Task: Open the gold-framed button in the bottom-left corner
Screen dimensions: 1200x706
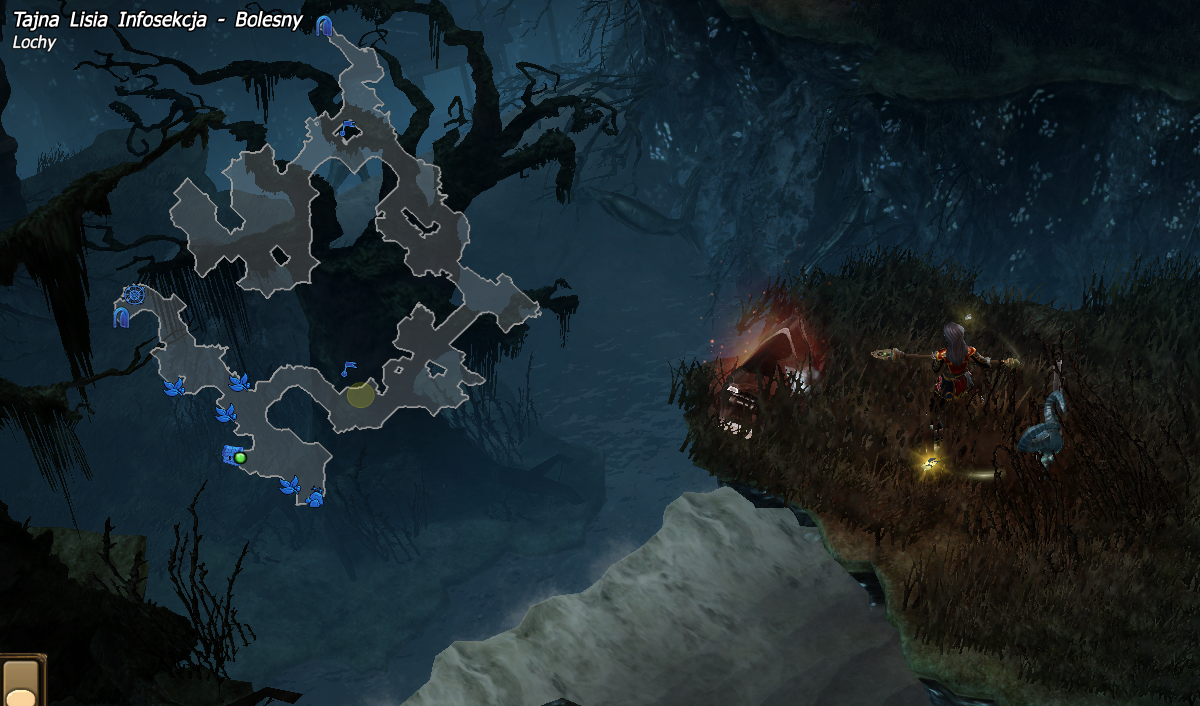Action: coord(21,682)
